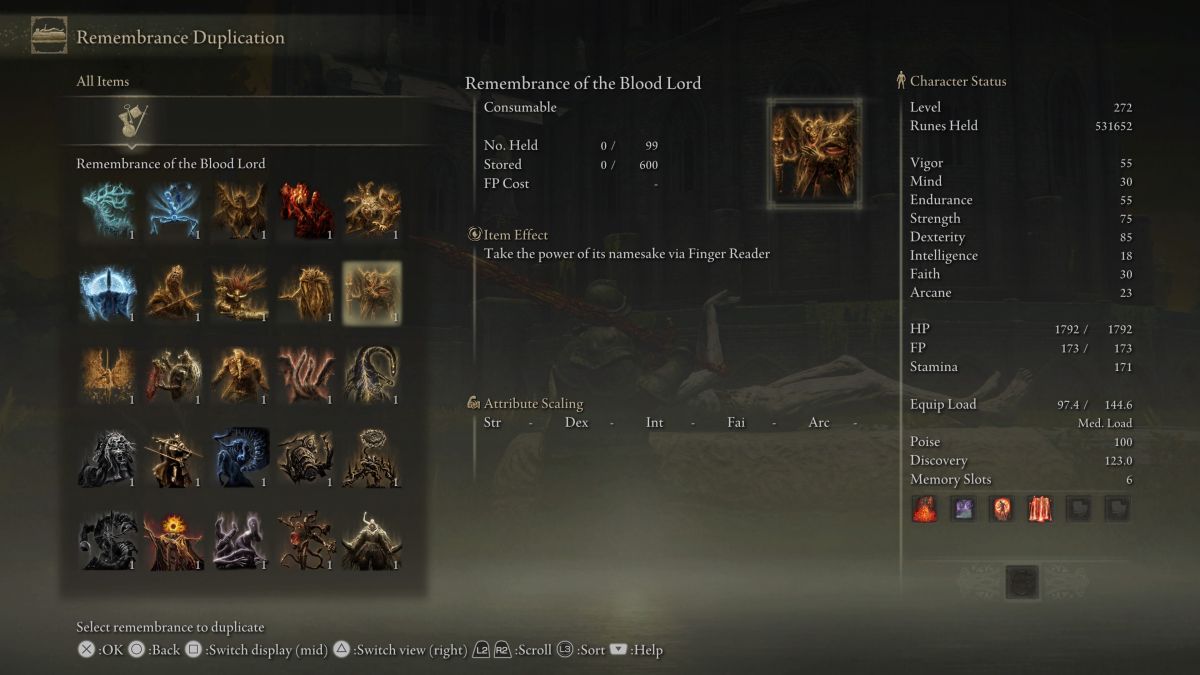Select the knight with golden spear remembrance
The width and height of the screenshot is (1200, 675).
[174, 458]
